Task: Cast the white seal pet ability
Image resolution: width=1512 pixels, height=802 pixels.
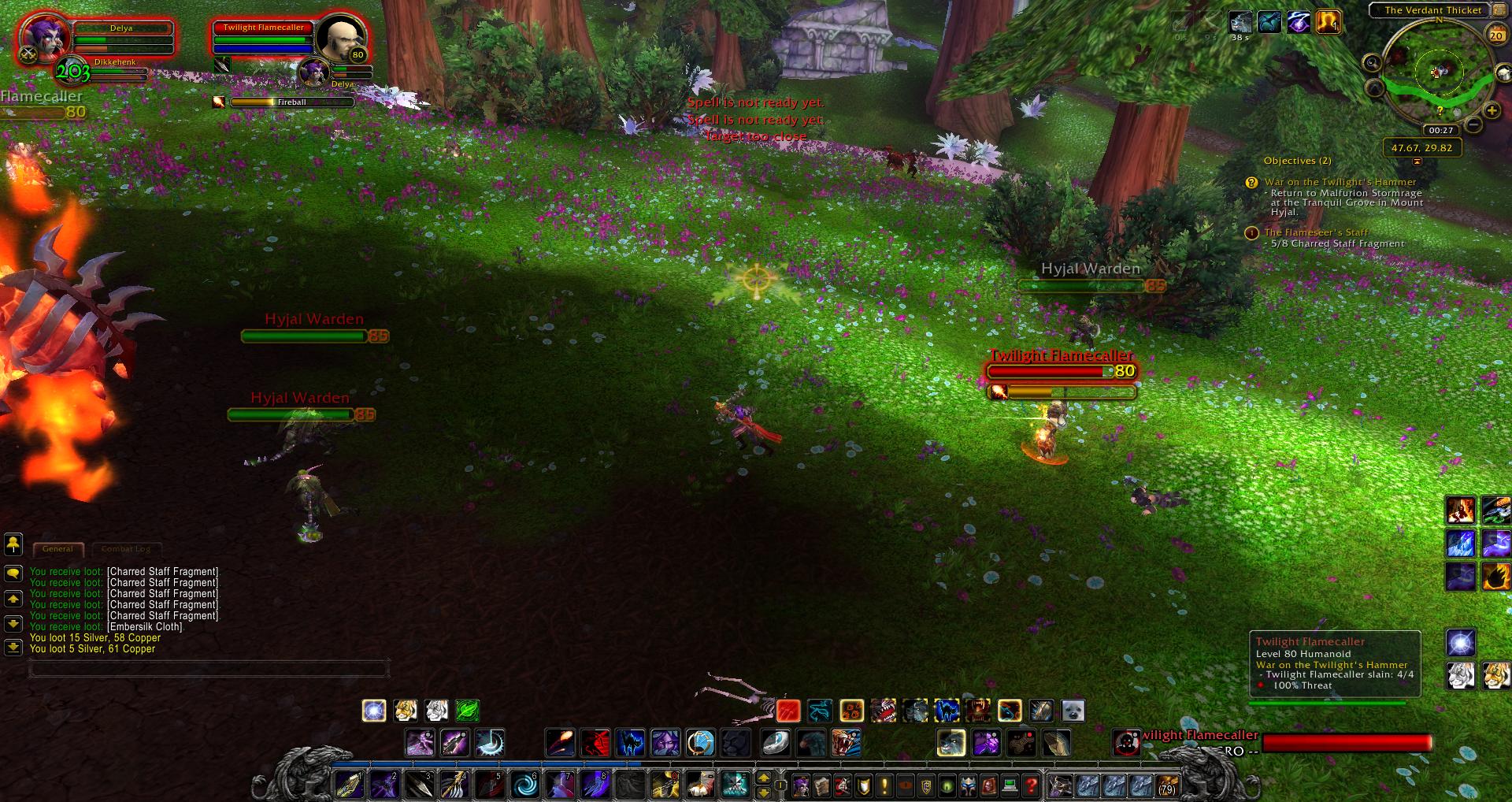Action: (x=1073, y=711)
